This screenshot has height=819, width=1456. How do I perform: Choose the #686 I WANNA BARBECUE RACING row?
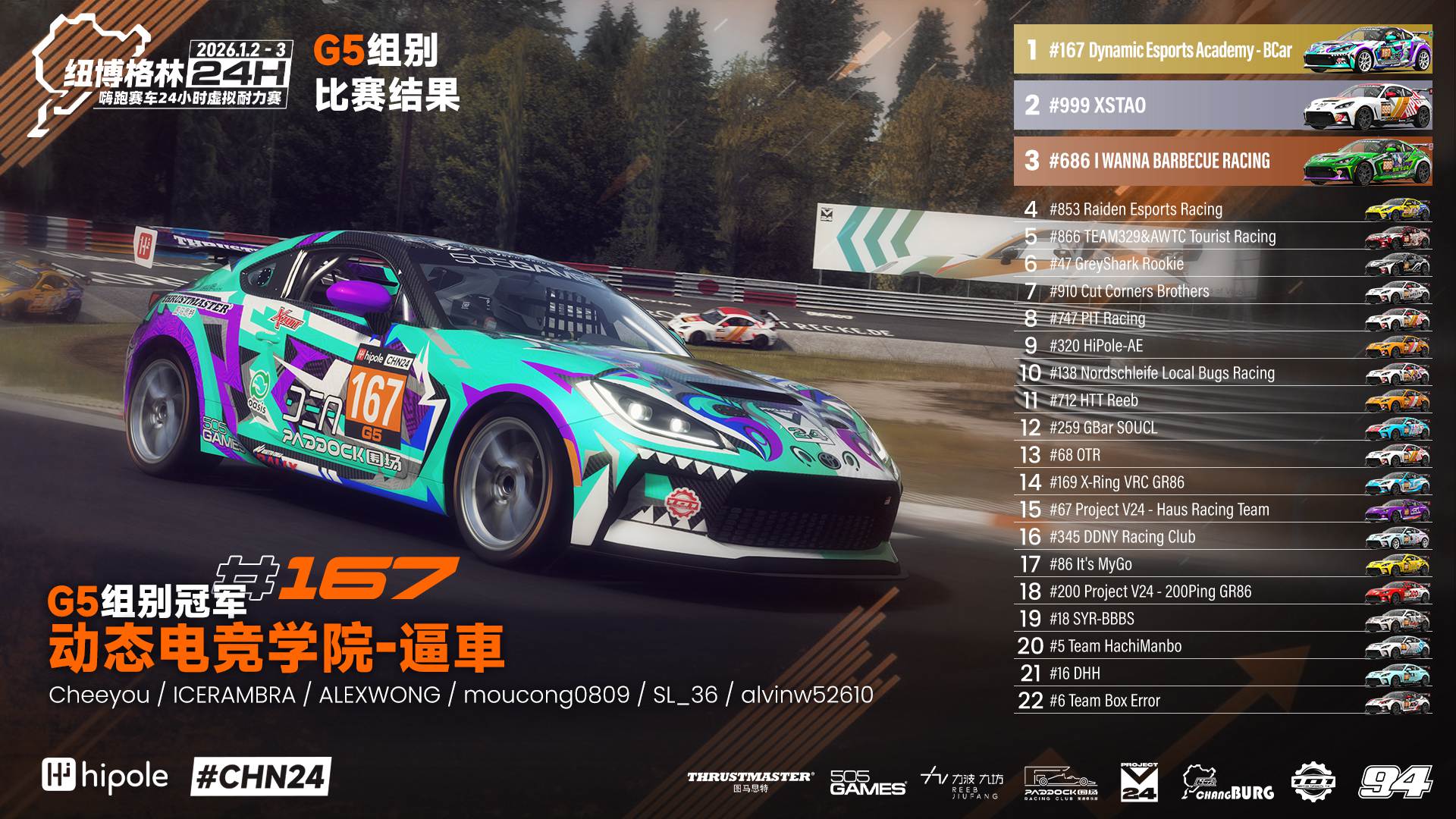click(1222, 161)
